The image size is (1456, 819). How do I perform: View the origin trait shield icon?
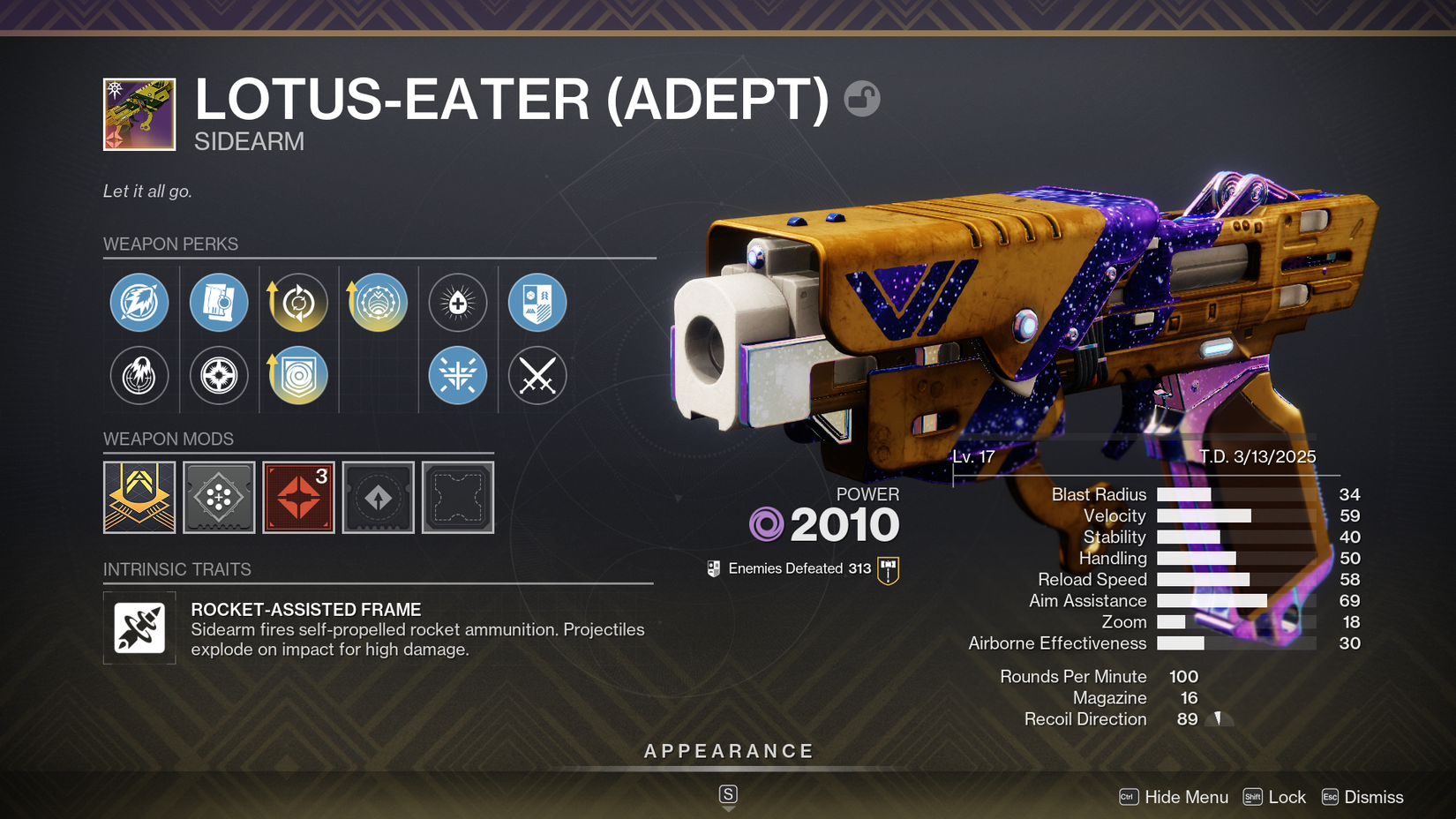coord(537,303)
